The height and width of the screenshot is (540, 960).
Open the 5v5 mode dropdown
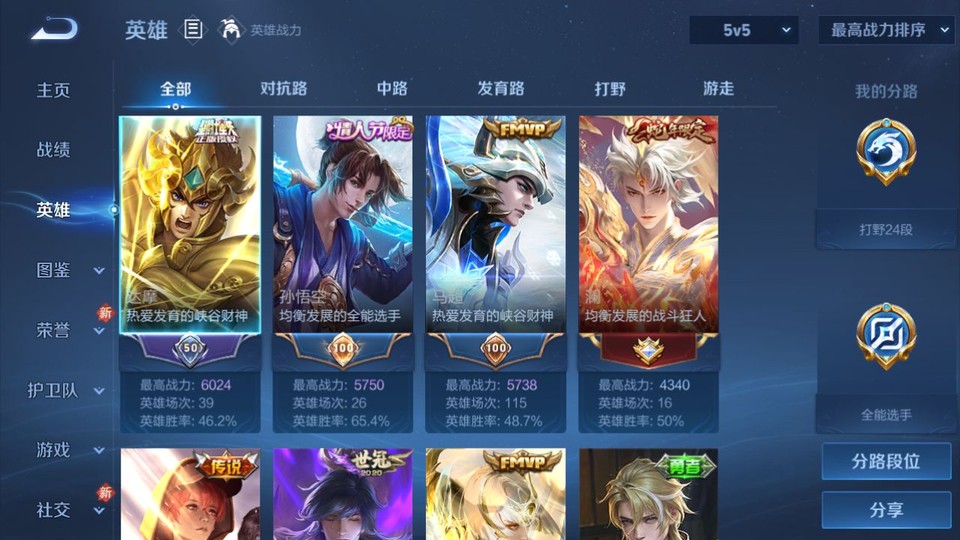click(743, 30)
